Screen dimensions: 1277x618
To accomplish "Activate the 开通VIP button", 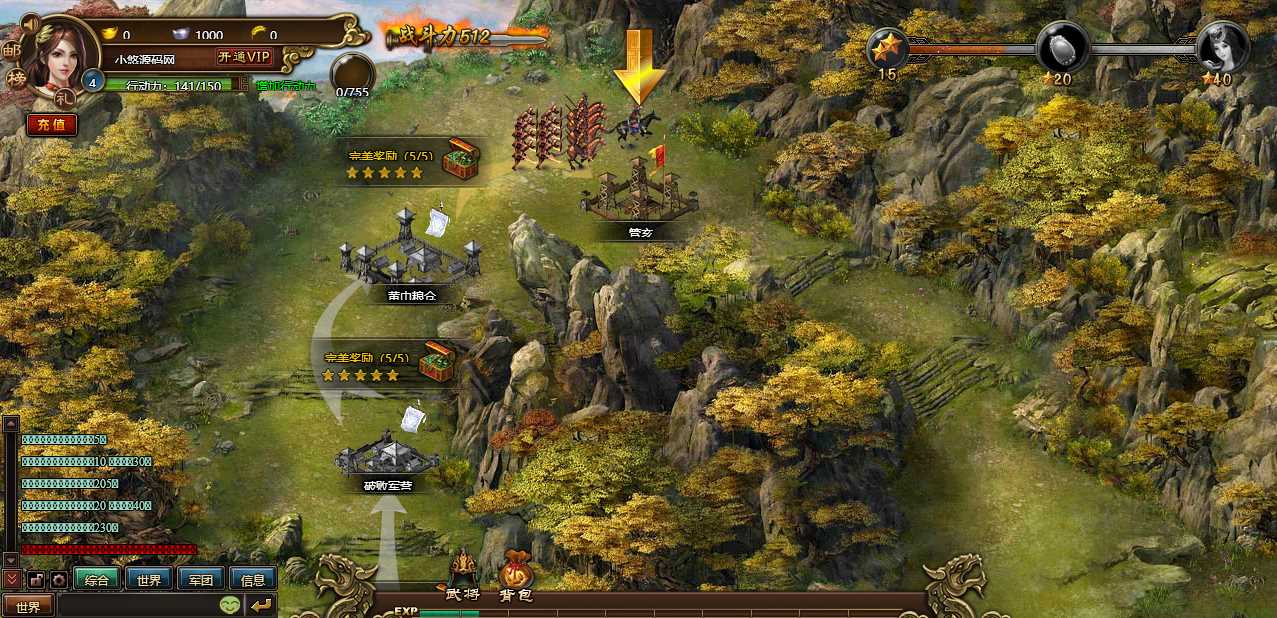I will (x=245, y=57).
